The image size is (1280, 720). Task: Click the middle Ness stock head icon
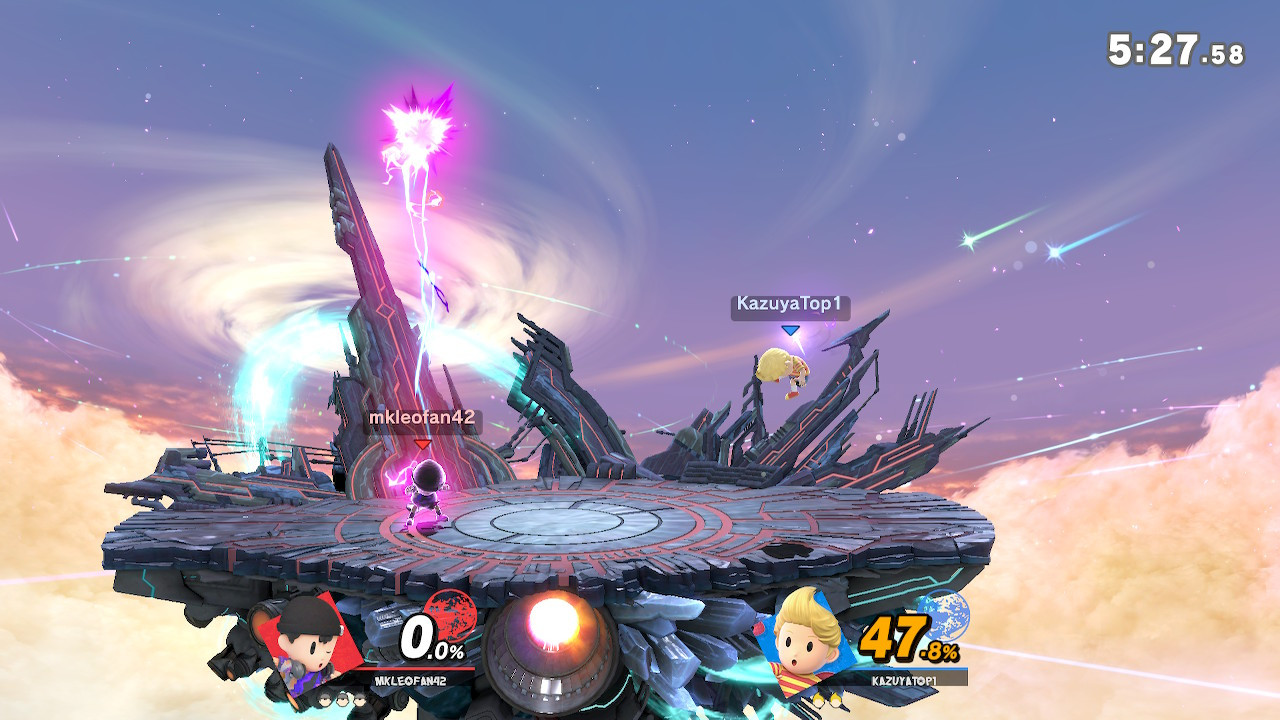click(342, 700)
